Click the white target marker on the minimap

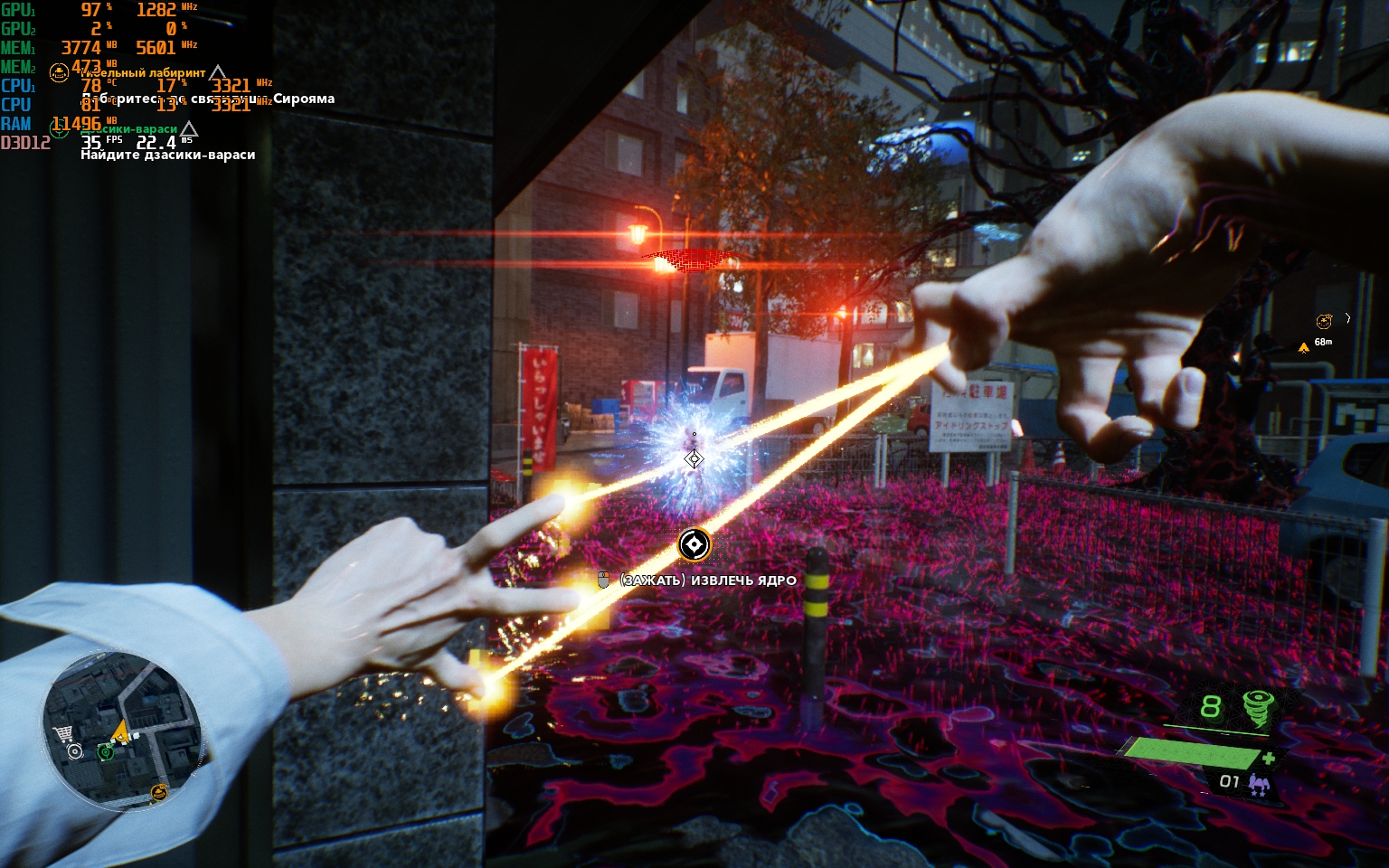(74, 751)
